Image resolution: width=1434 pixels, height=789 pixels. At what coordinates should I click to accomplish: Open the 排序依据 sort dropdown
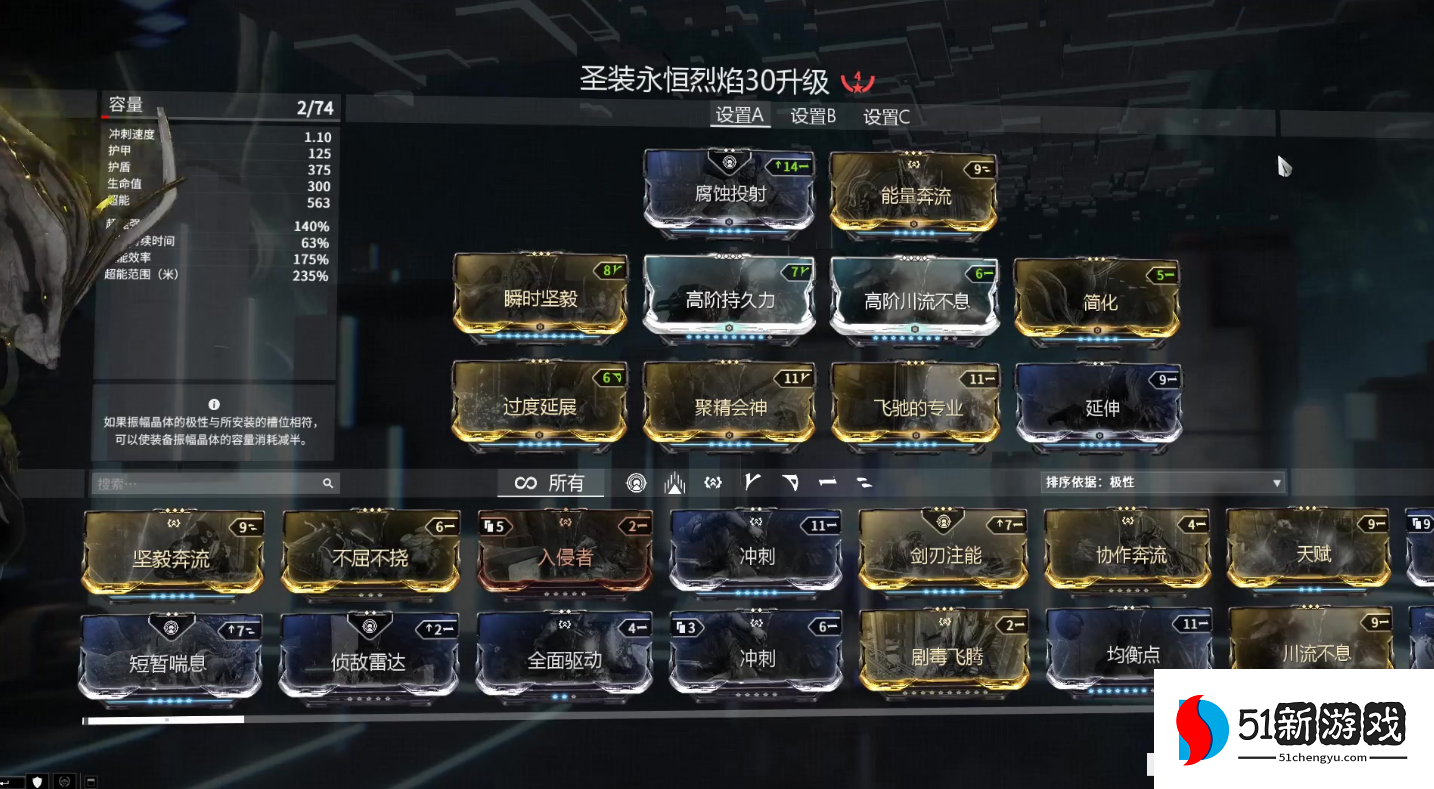pyautogui.click(x=1160, y=482)
